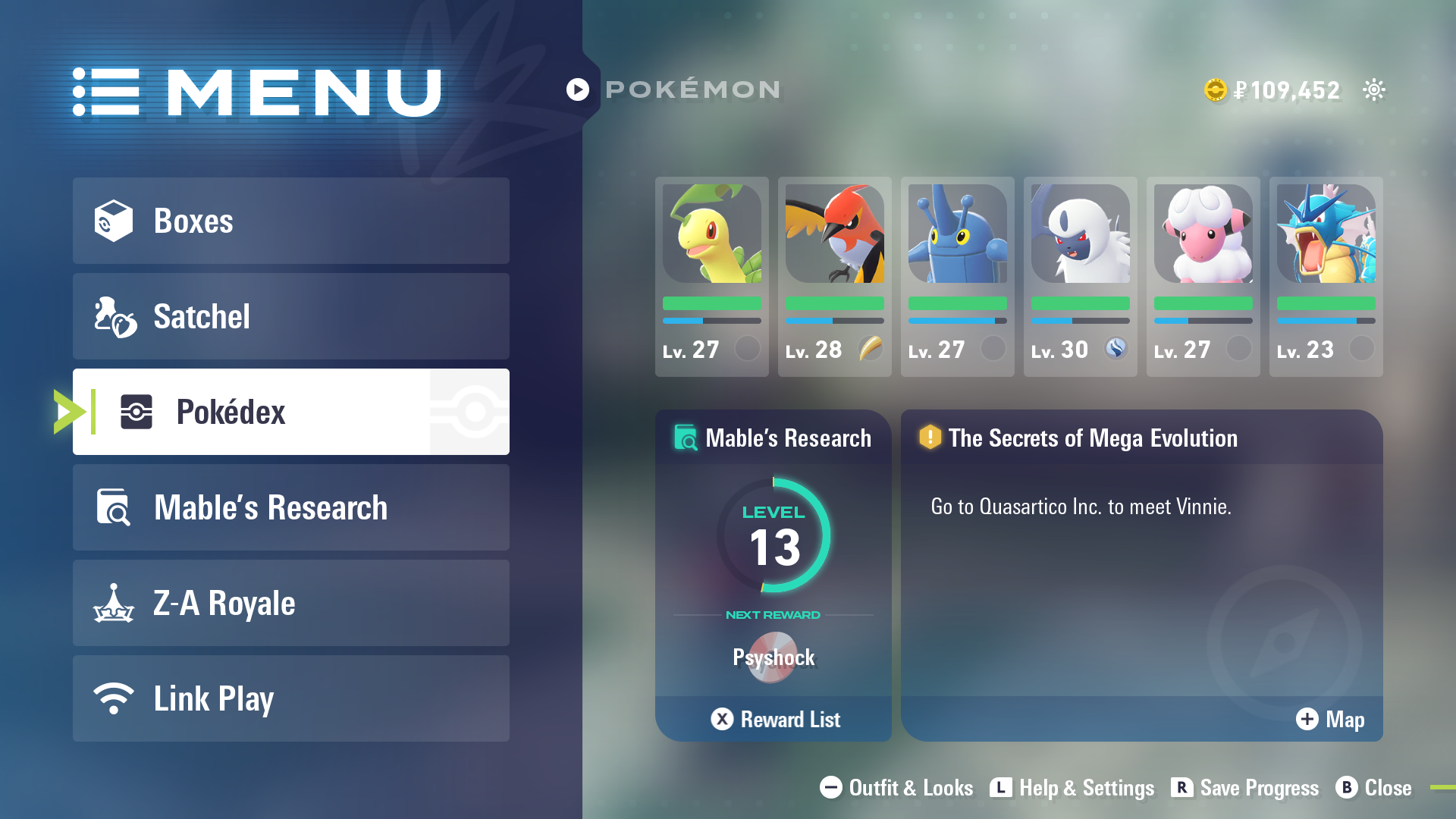Select the Fletchinder party slot
Screen dimensions: 1456x819
click(834, 276)
